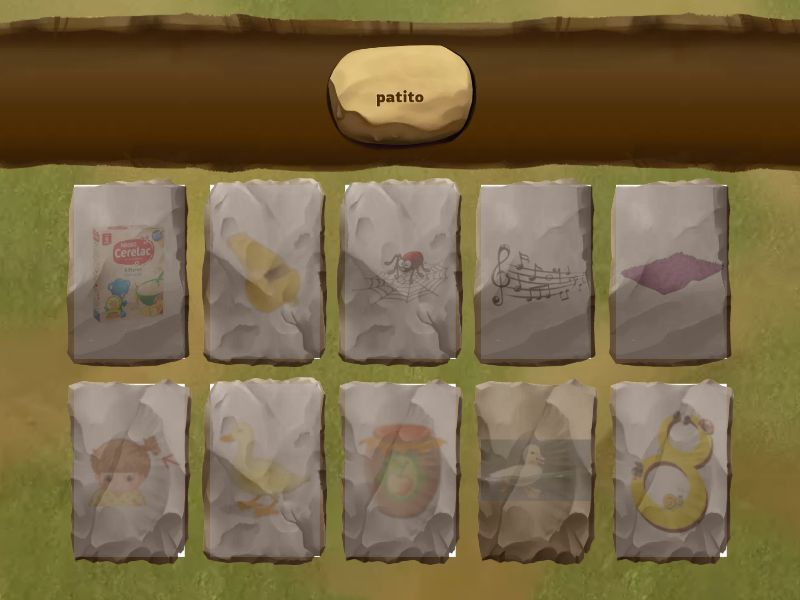Select the standing yellow duck tile
The image size is (800, 600).
(x=265, y=470)
